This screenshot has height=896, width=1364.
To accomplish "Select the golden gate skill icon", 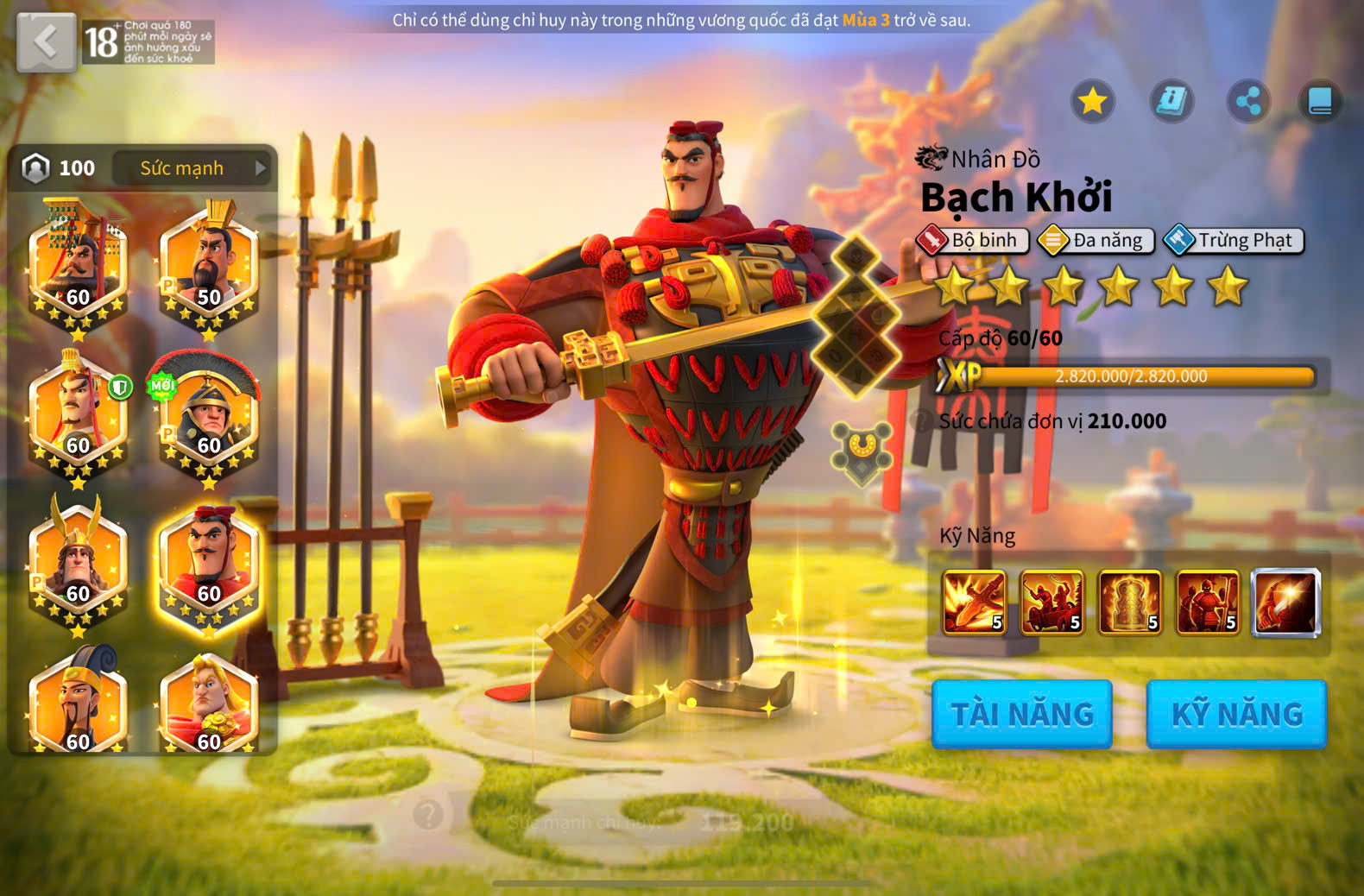I will pyautogui.click(x=1130, y=603).
